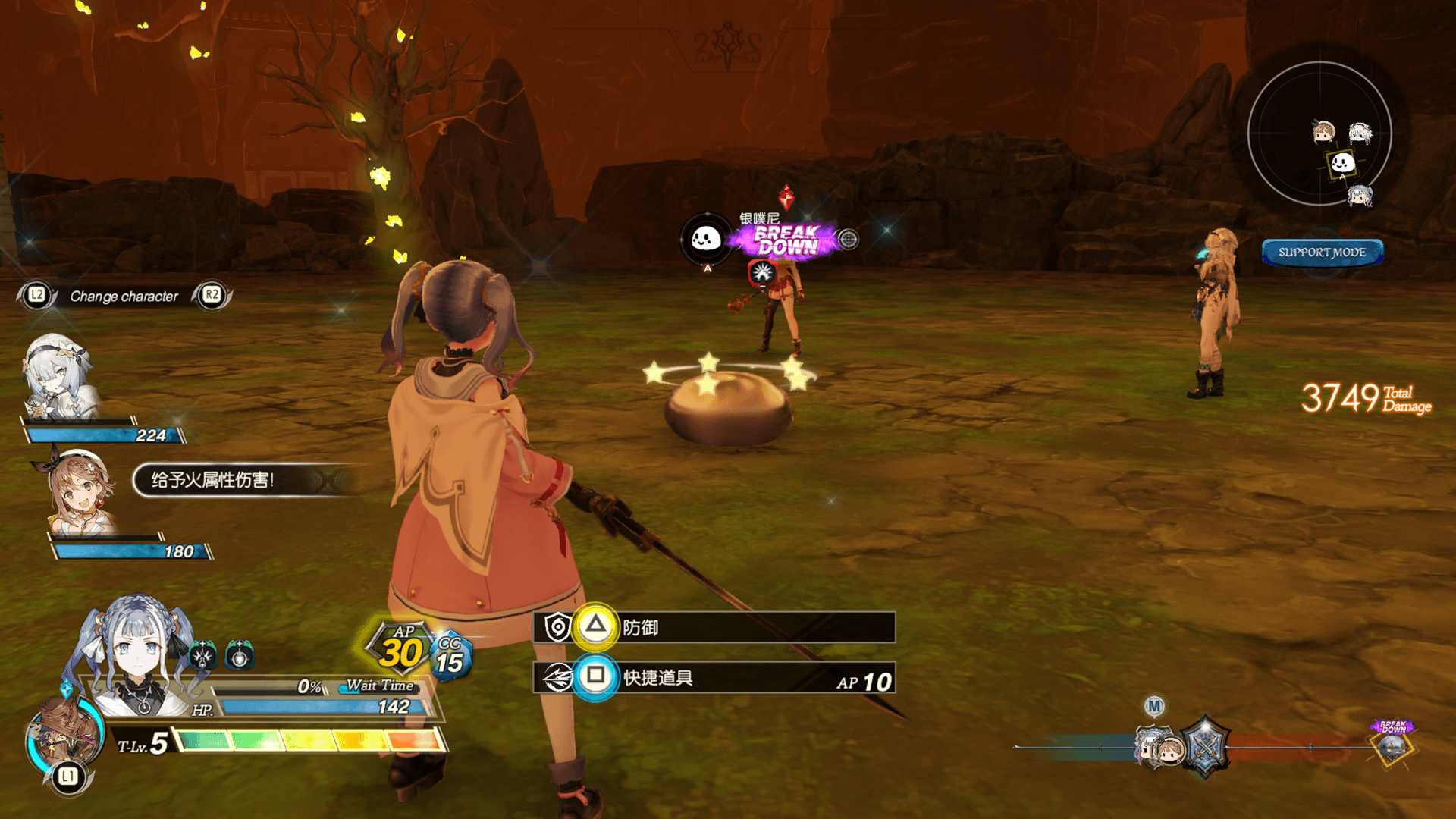
Task: Inspect the second status buff icon
Action: (239, 655)
